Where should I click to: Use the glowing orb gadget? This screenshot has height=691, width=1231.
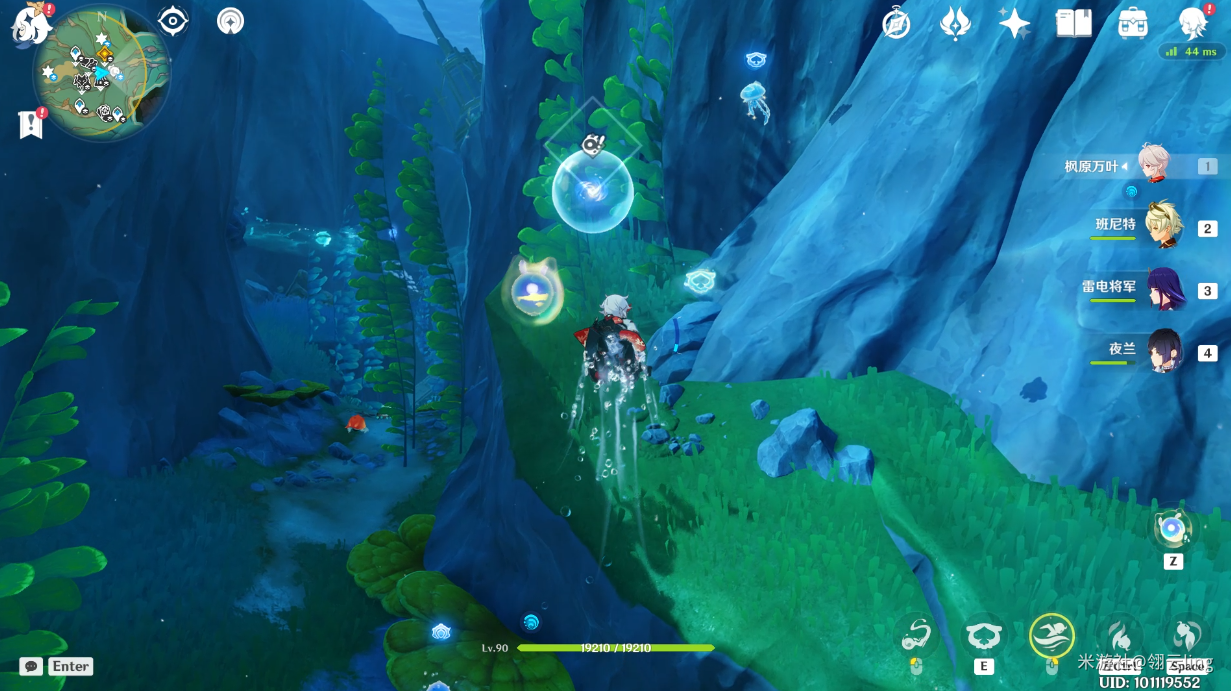pos(1172,529)
